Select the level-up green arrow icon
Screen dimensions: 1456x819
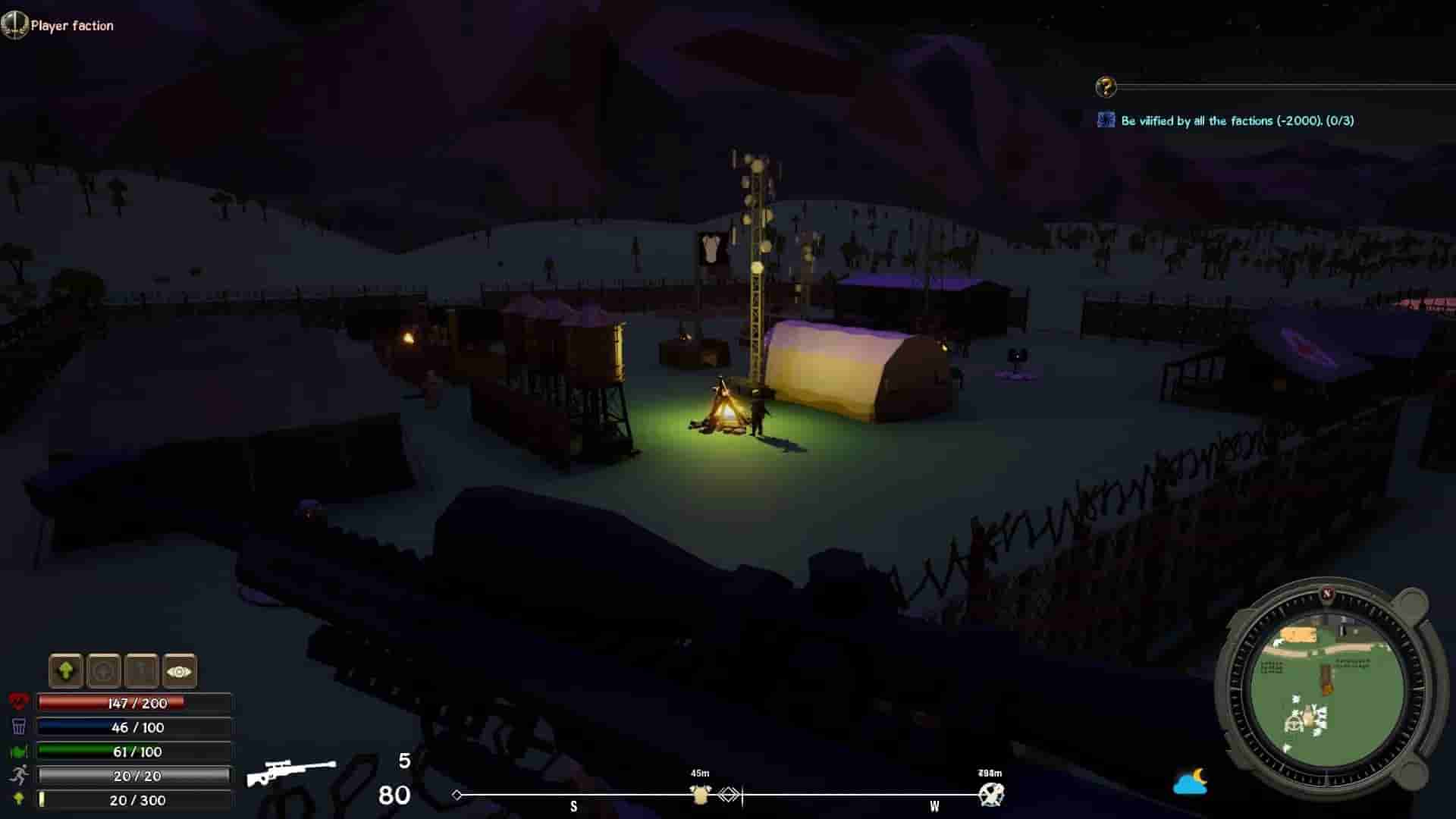pyautogui.click(x=67, y=671)
